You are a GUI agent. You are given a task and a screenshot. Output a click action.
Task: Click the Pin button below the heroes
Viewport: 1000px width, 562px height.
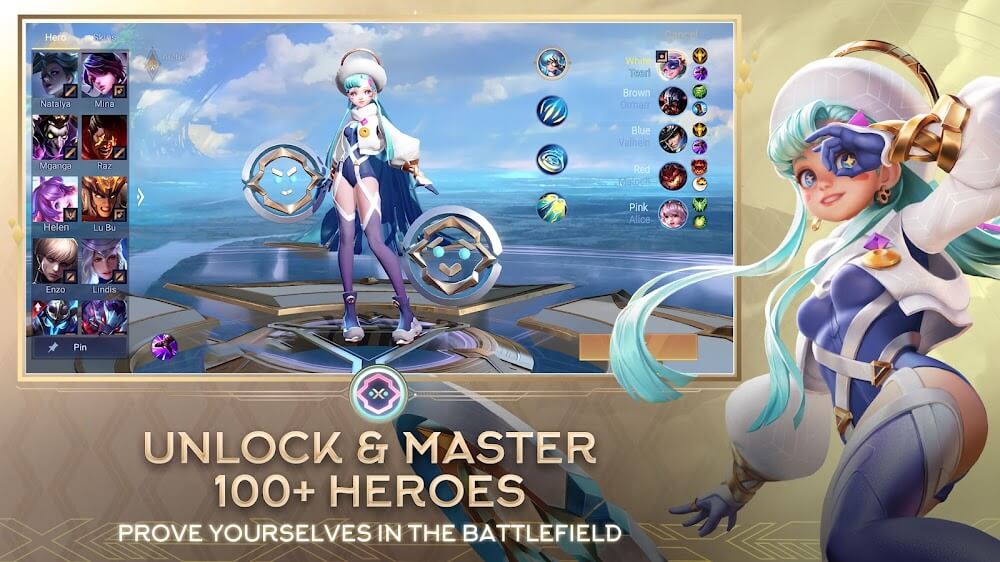click(x=79, y=347)
